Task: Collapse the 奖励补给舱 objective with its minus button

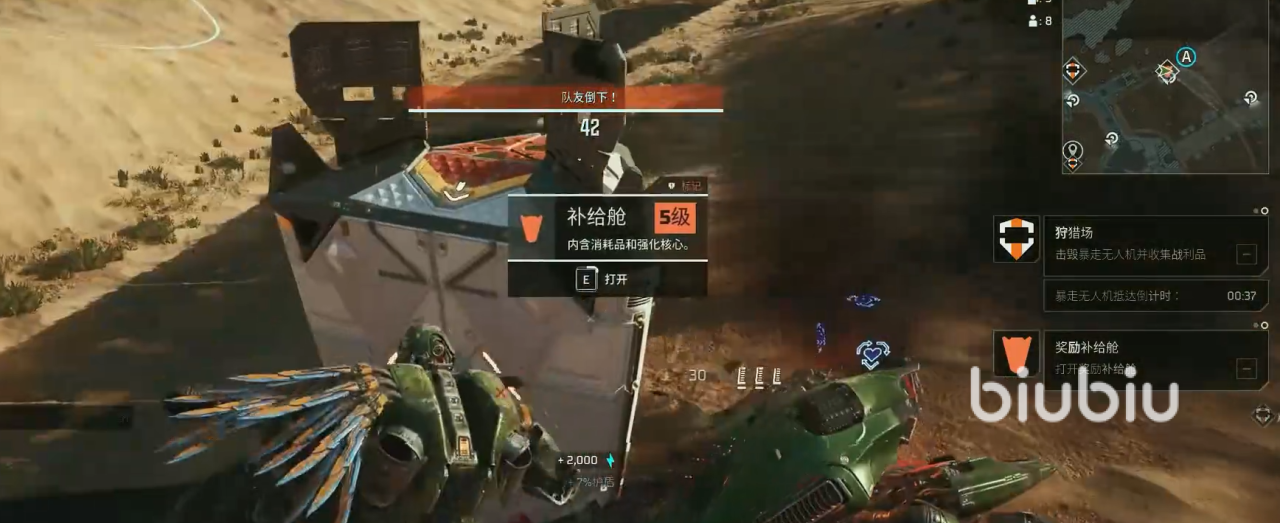Action: (x=1246, y=368)
